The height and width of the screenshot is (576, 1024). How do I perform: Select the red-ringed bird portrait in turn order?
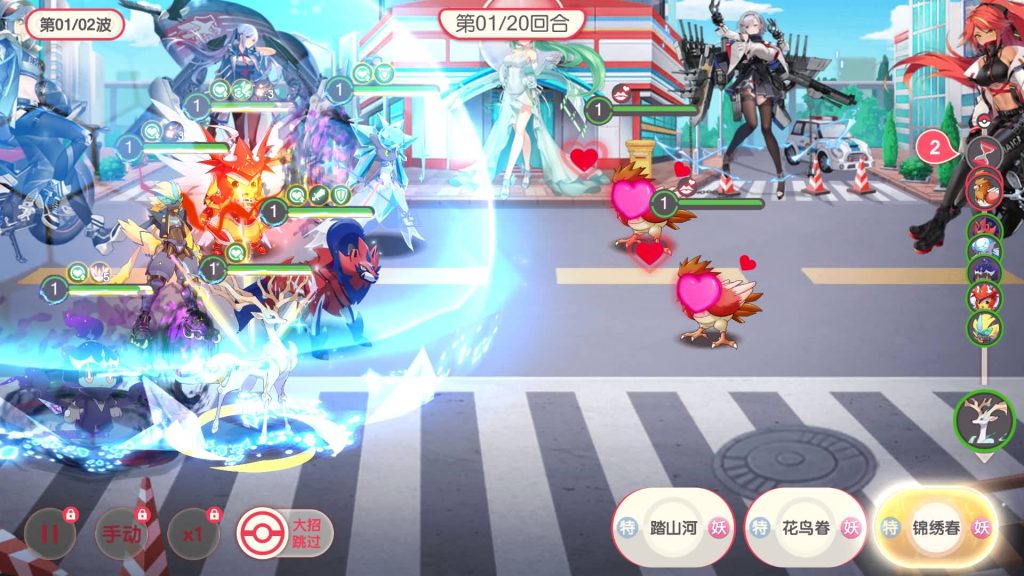tap(984, 189)
